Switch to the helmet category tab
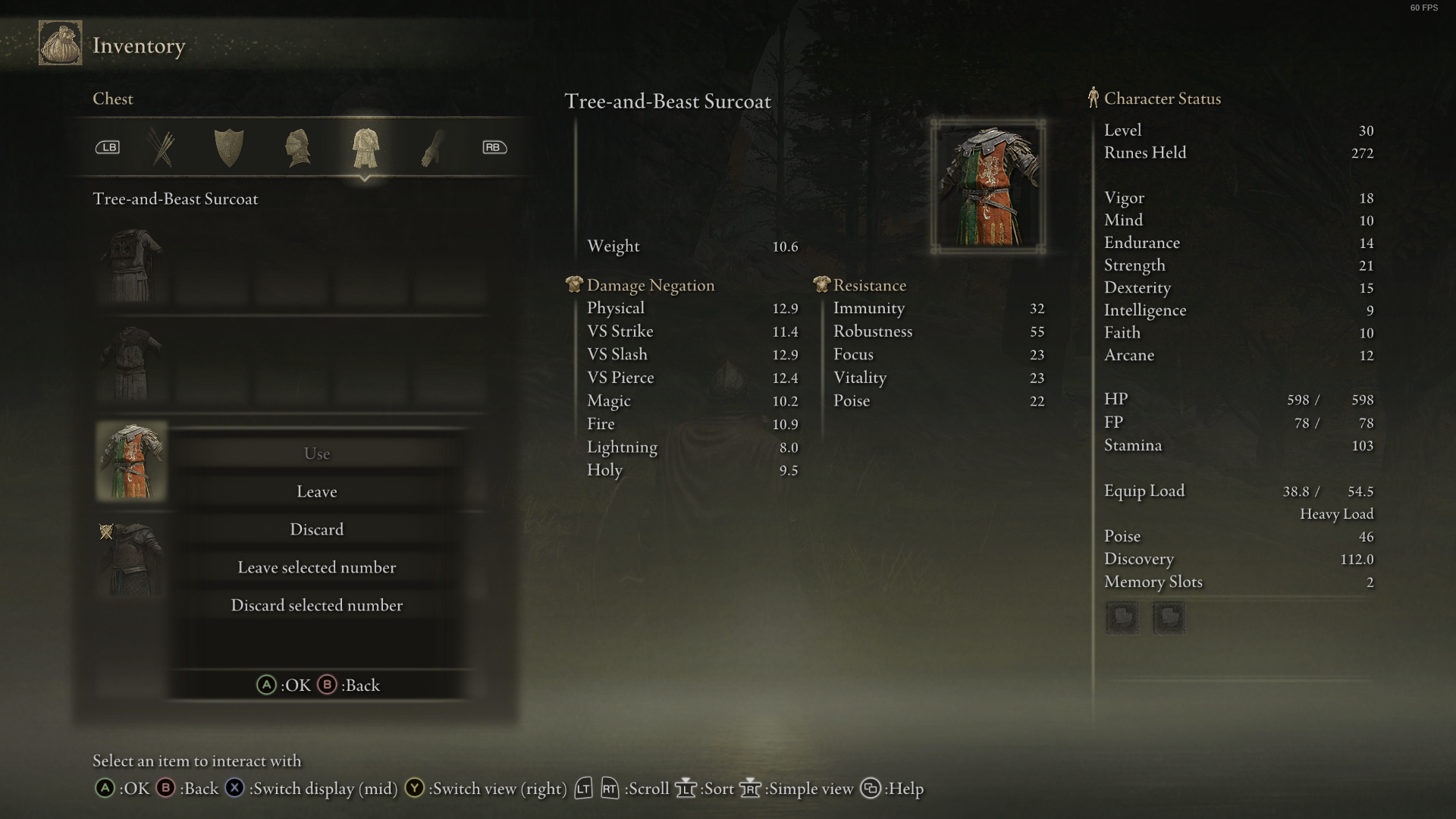Screen dimensions: 1456x819 coord(297,147)
